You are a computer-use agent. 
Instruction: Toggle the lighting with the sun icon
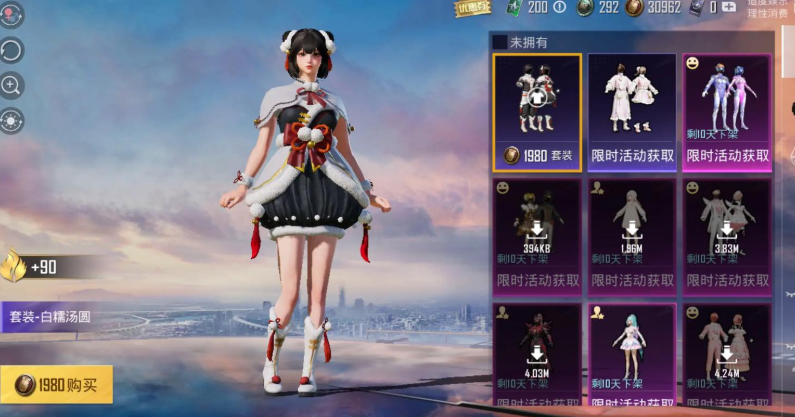pos(12,121)
